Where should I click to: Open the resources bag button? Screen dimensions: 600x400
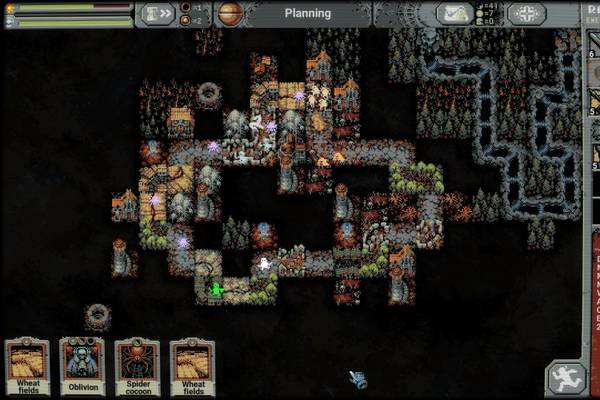[x=453, y=14]
